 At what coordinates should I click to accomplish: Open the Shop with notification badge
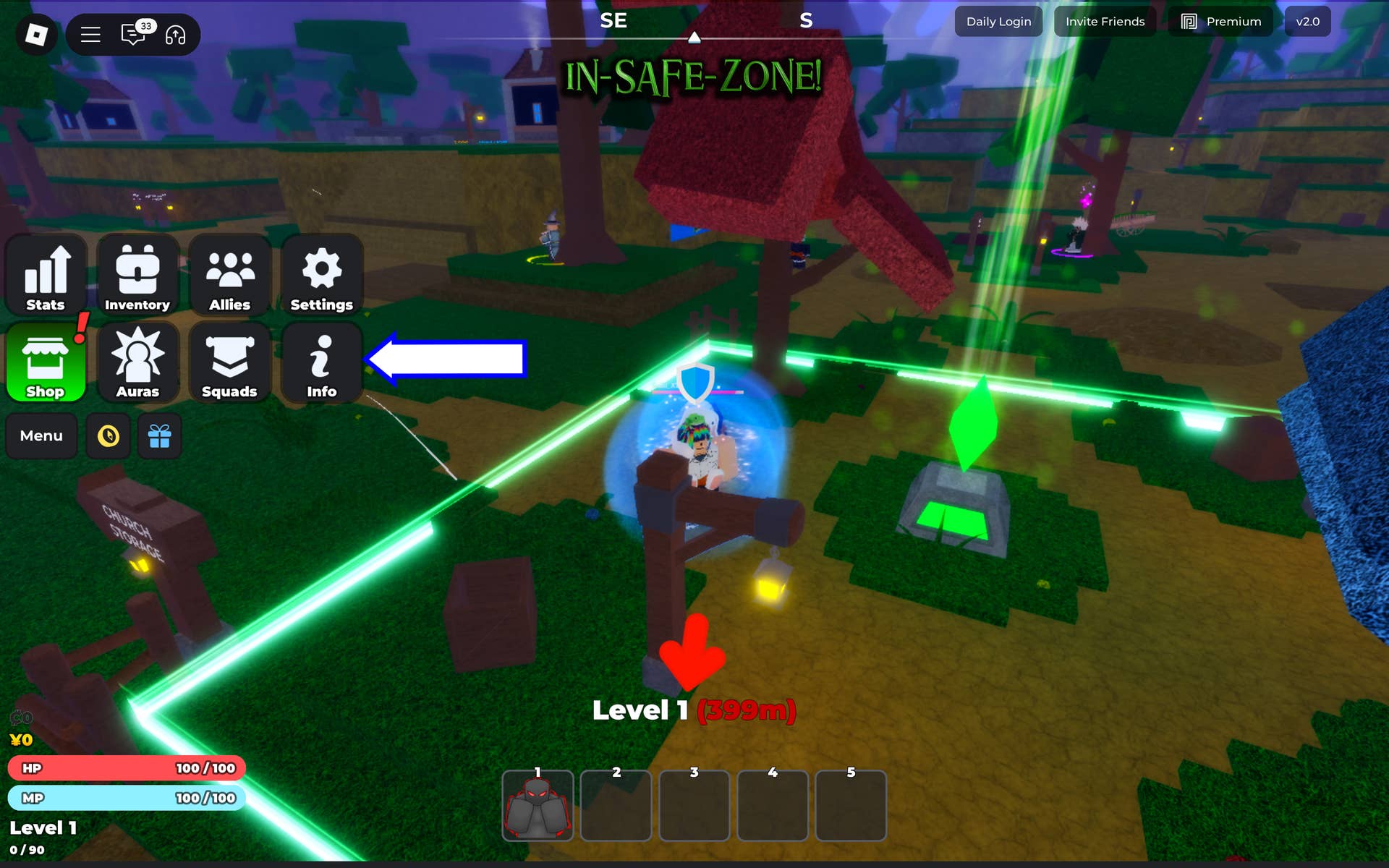coord(46,363)
